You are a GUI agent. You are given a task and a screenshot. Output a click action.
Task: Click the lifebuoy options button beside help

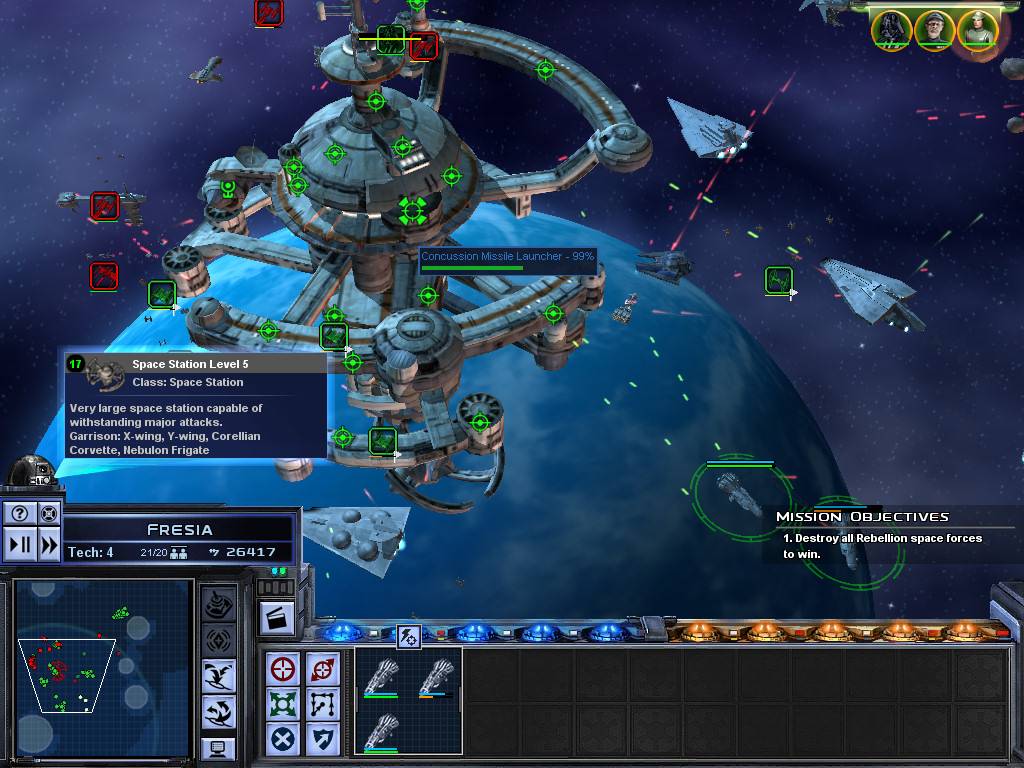pyautogui.click(x=48, y=514)
